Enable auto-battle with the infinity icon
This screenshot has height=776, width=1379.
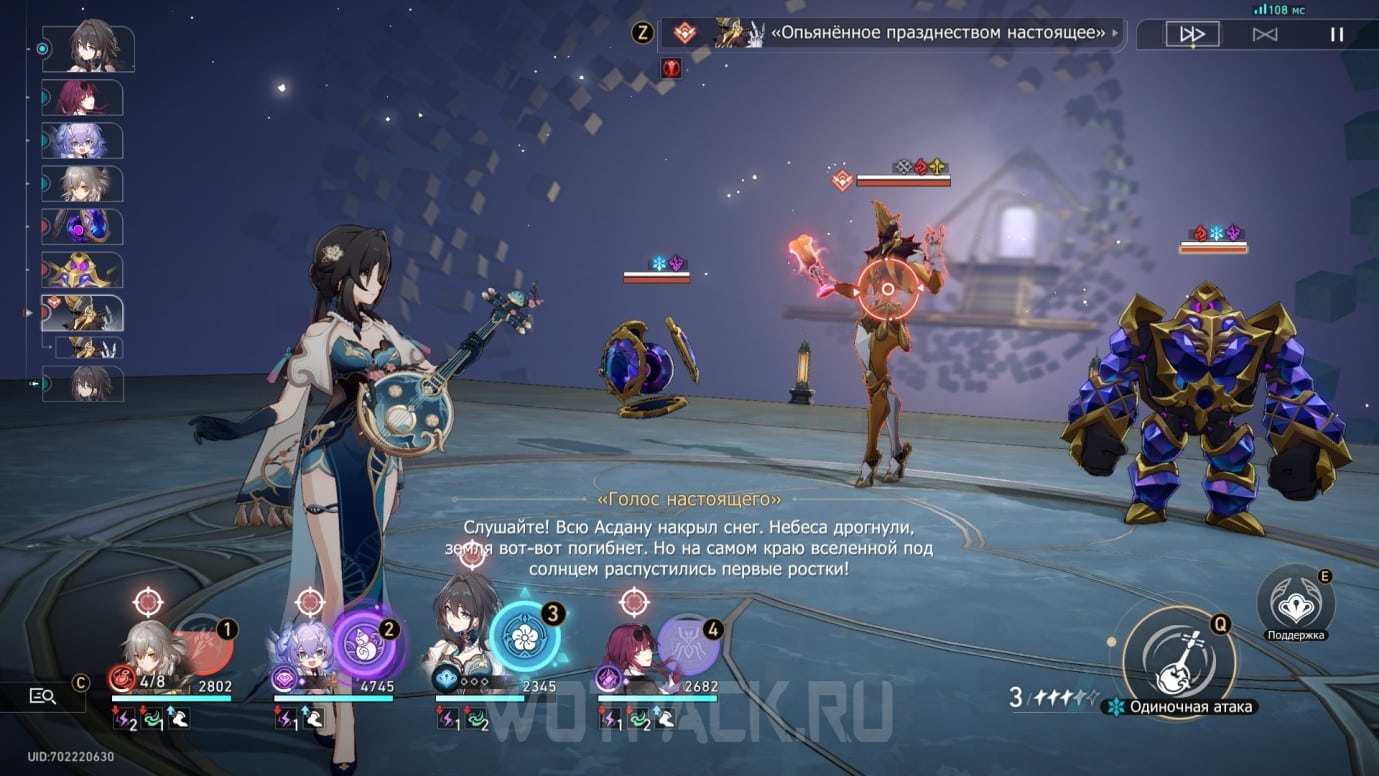(x=1265, y=34)
